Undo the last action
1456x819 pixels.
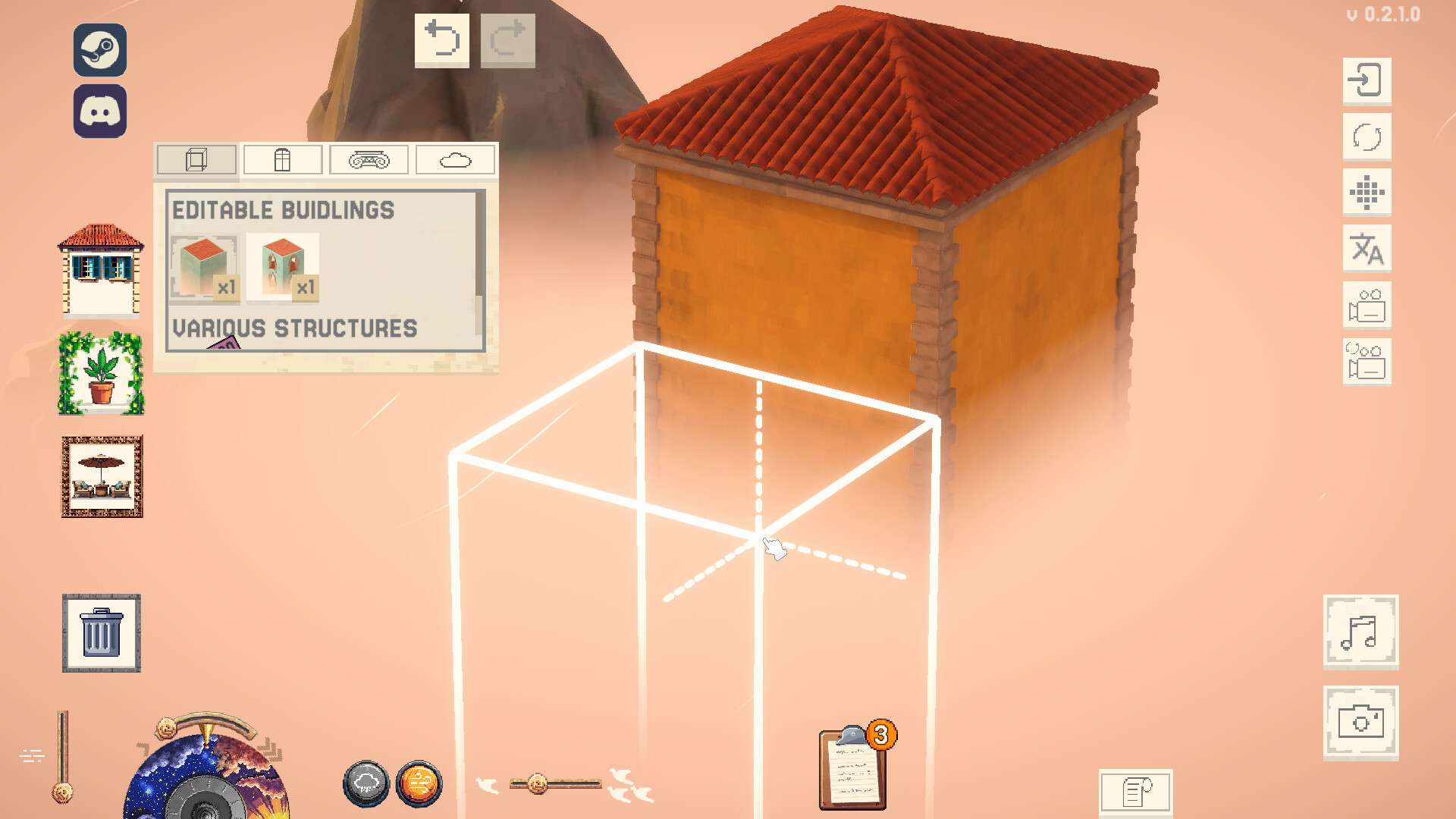[x=441, y=40]
